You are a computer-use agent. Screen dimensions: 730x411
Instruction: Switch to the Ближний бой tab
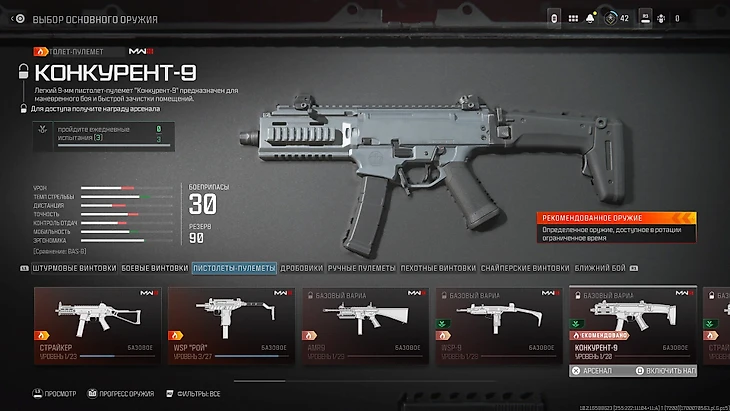click(x=599, y=268)
